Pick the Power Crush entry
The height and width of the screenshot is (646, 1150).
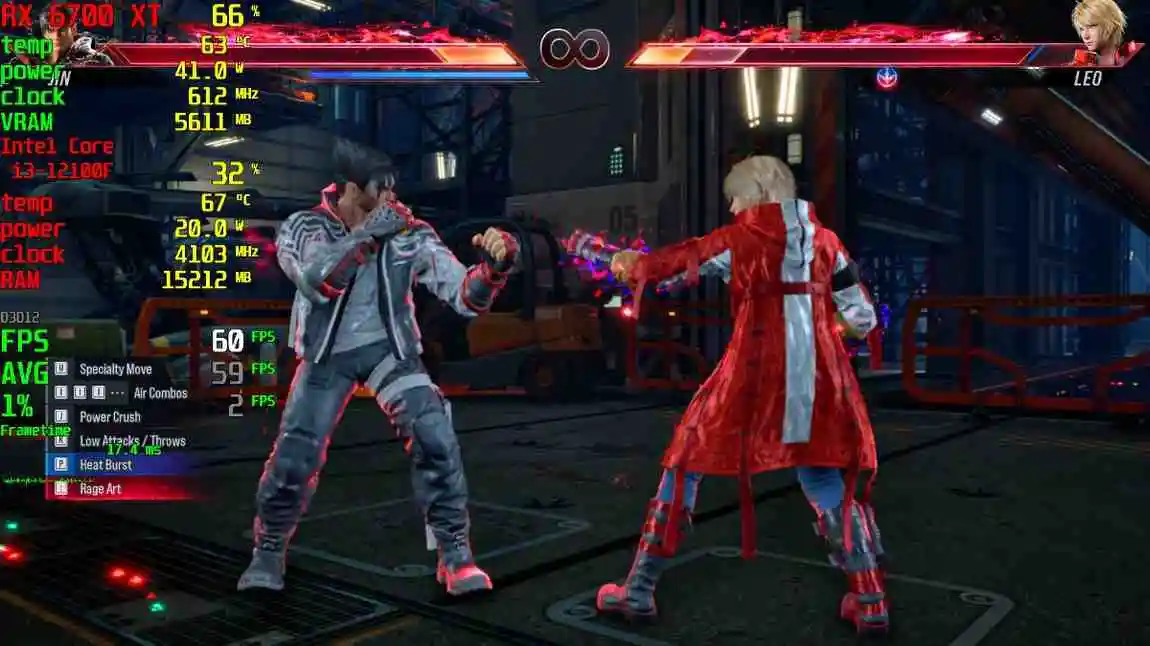(x=110, y=417)
